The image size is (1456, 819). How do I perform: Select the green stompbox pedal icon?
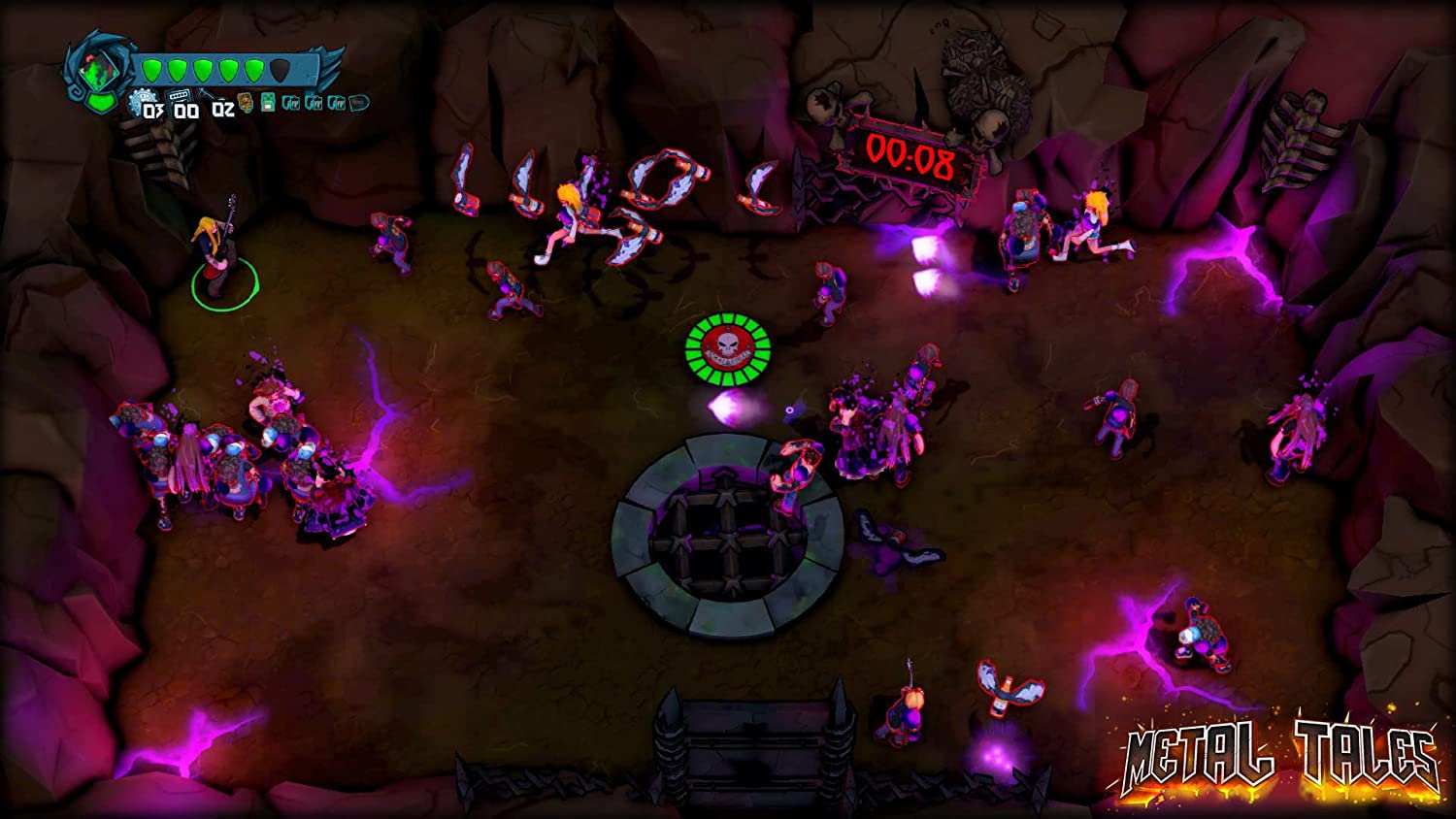267,102
